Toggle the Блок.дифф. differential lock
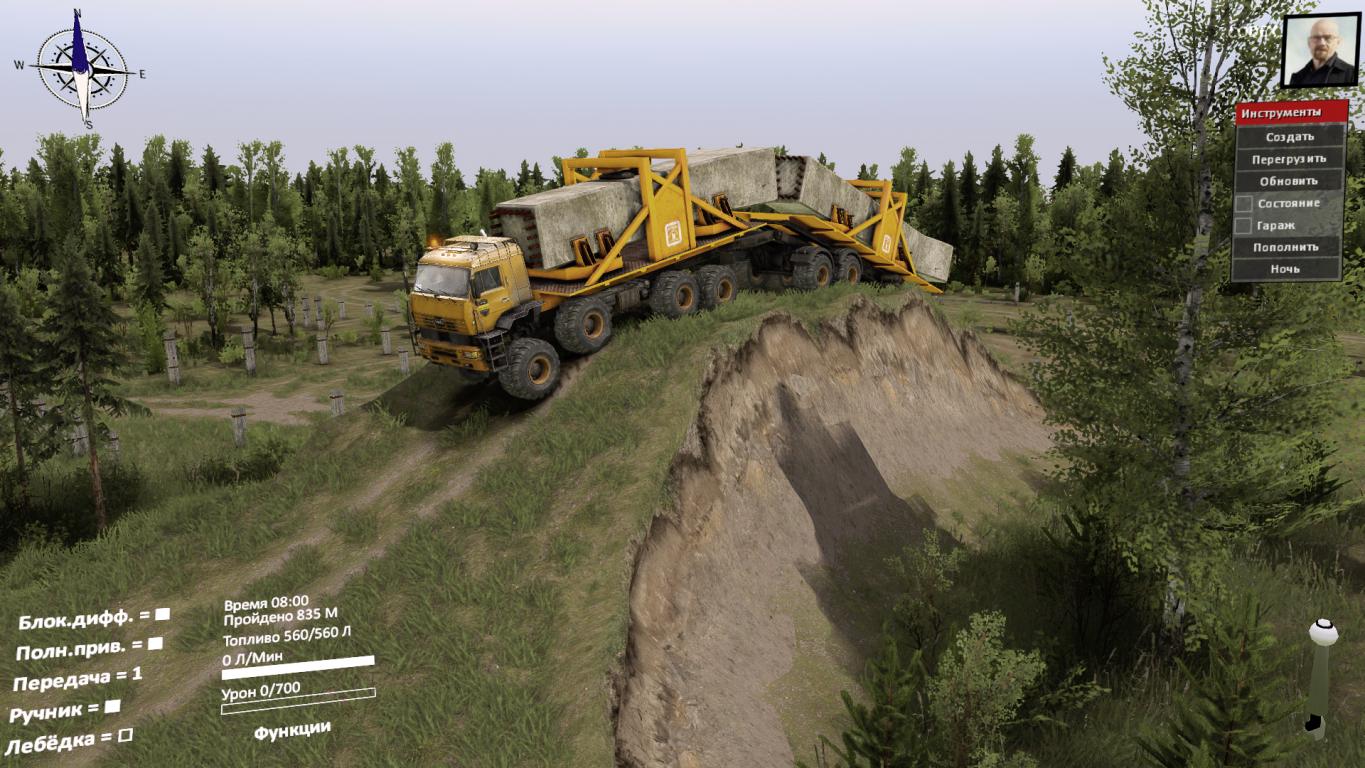 [162, 614]
